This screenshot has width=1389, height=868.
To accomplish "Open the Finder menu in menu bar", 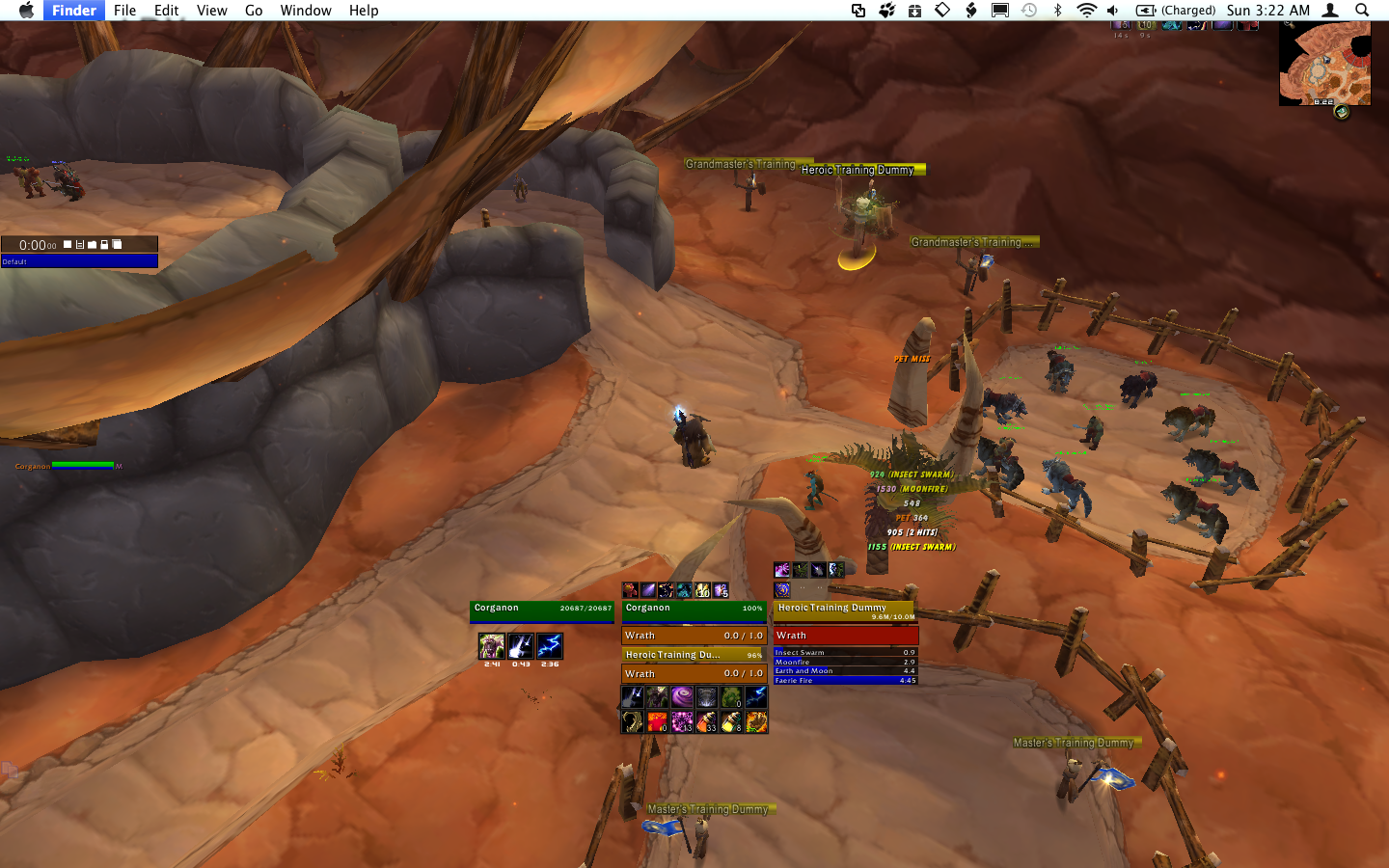I will (x=73, y=11).
